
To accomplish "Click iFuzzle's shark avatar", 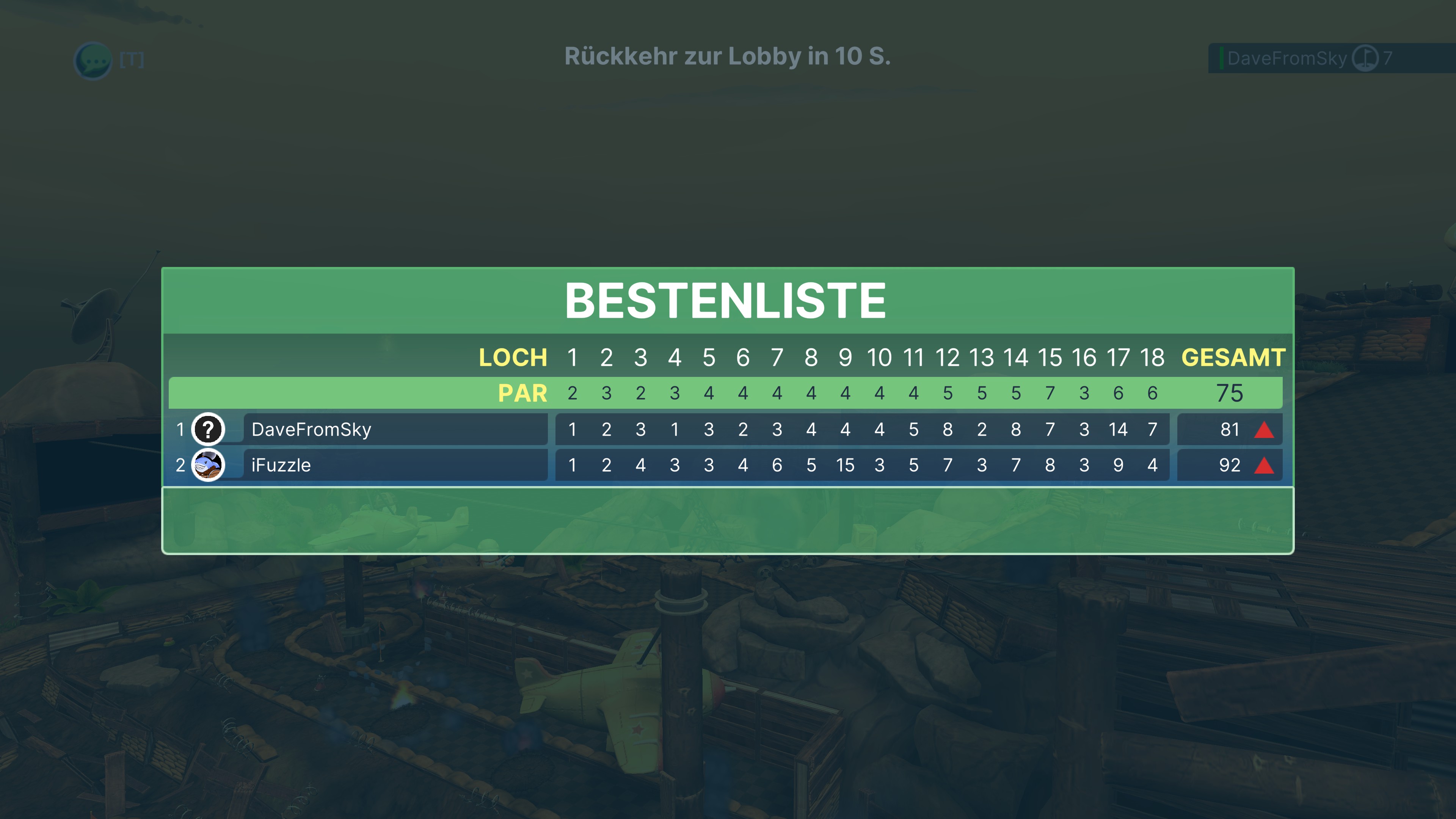I will [208, 465].
